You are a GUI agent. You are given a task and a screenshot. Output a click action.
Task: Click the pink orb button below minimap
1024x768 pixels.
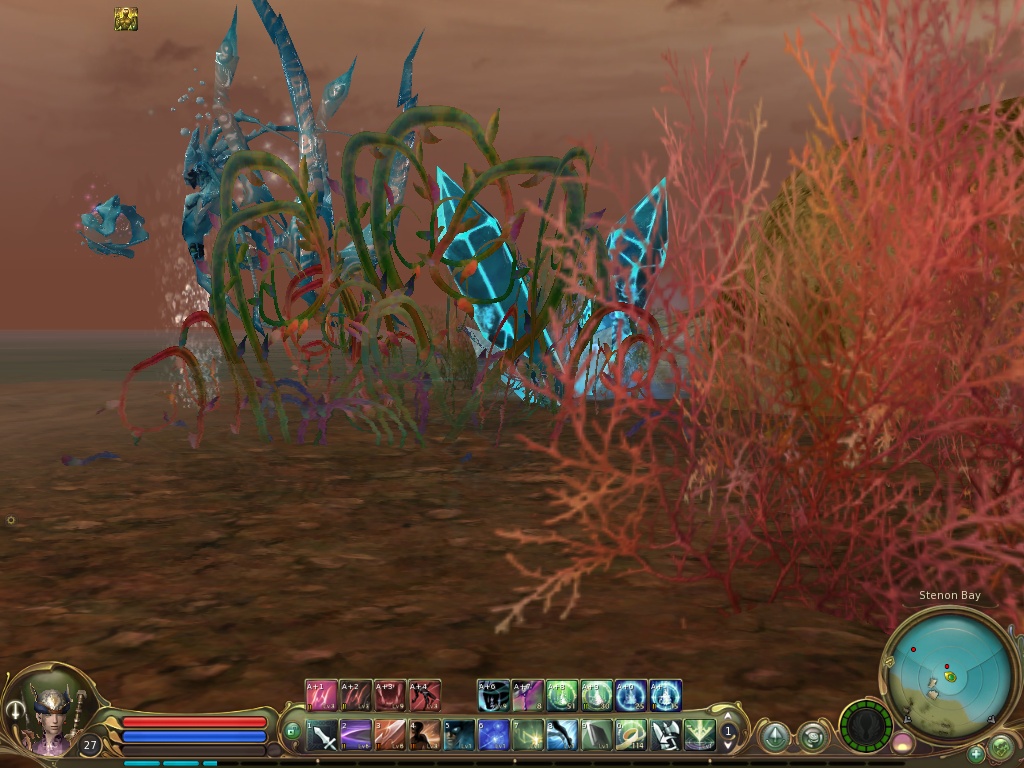[902, 743]
